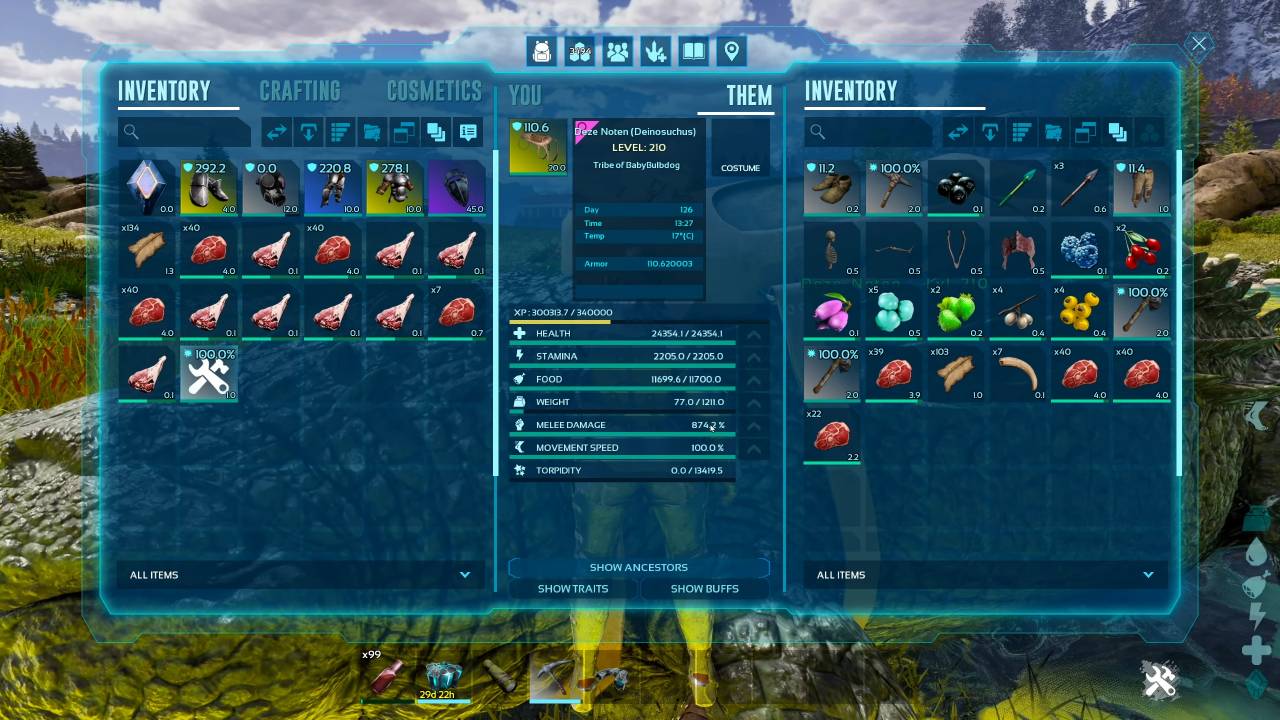This screenshot has width=1280, height=720.
Task: Click SHOW ANCESTORS
Action: 638,567
